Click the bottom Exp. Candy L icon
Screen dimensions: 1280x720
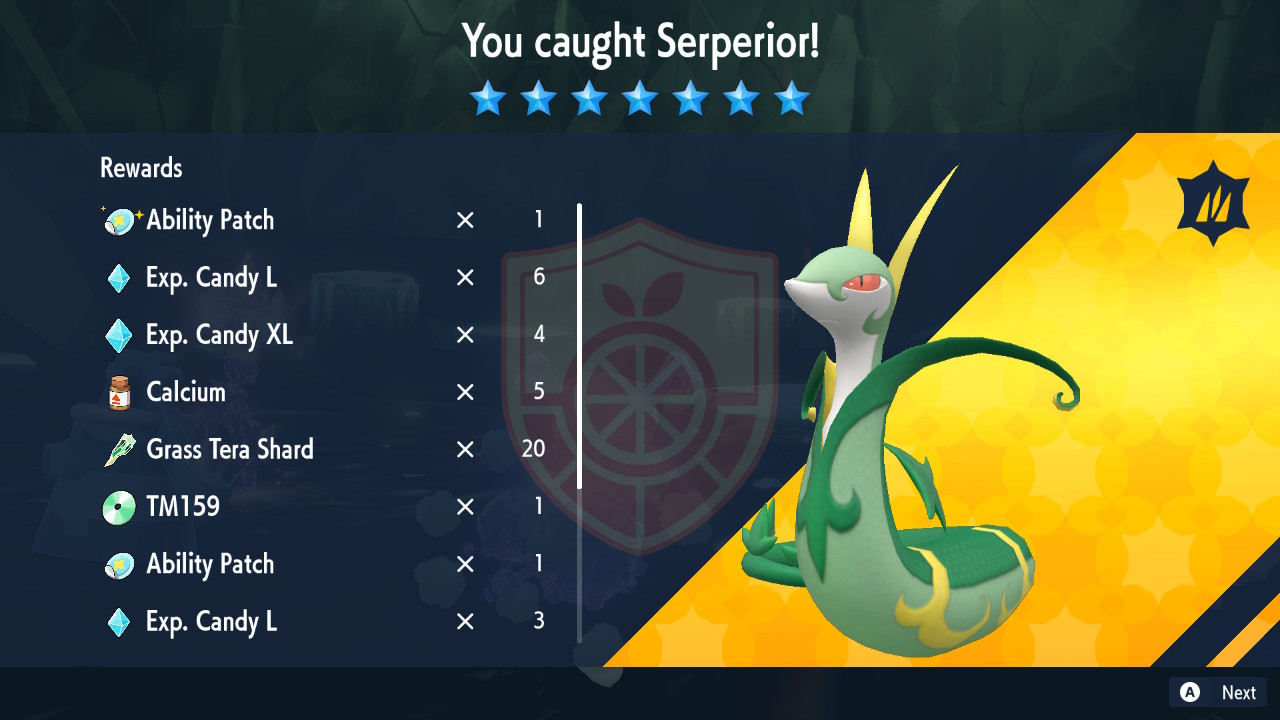[119, 621]
